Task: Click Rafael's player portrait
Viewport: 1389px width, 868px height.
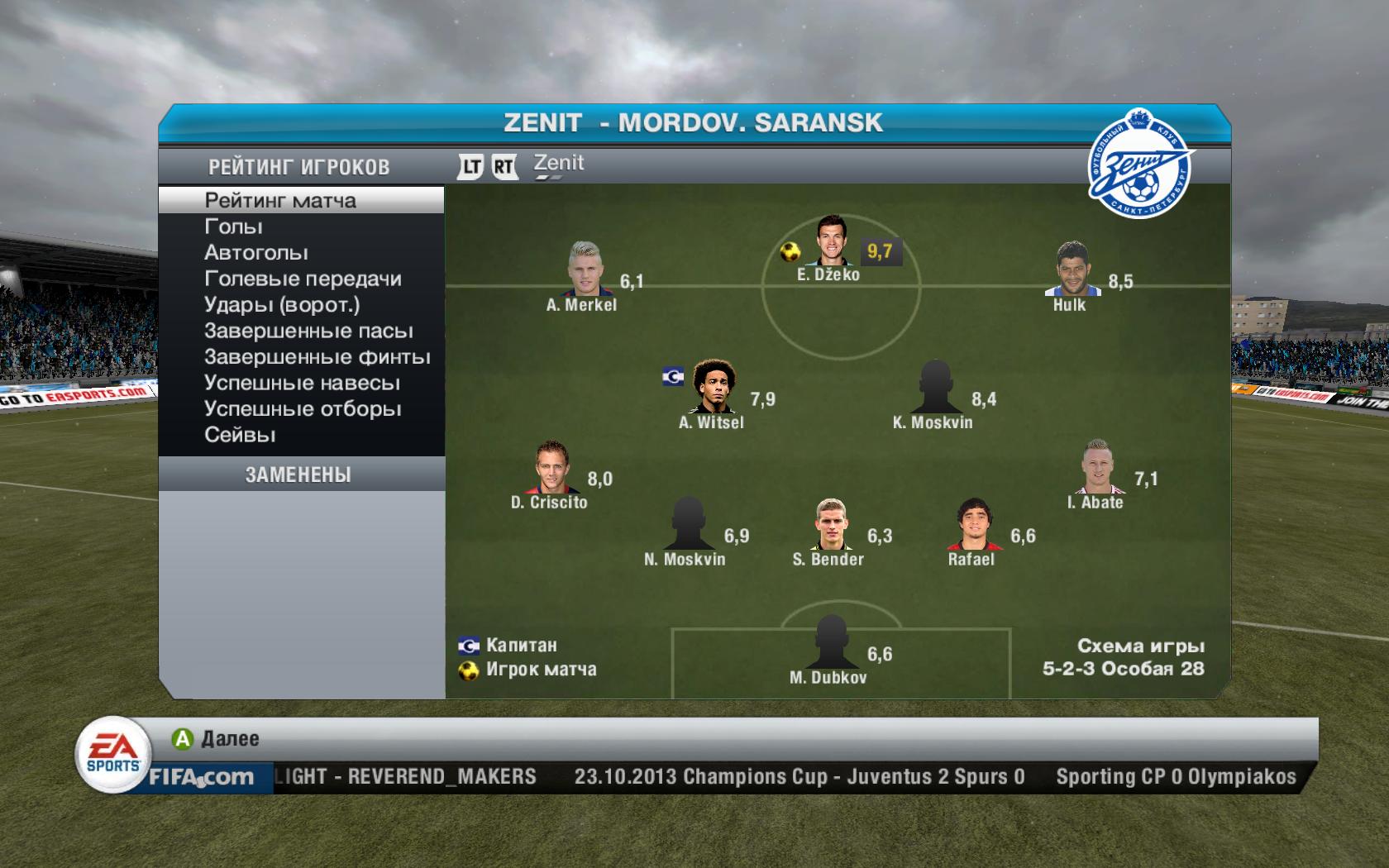Action: click(971, 524)
